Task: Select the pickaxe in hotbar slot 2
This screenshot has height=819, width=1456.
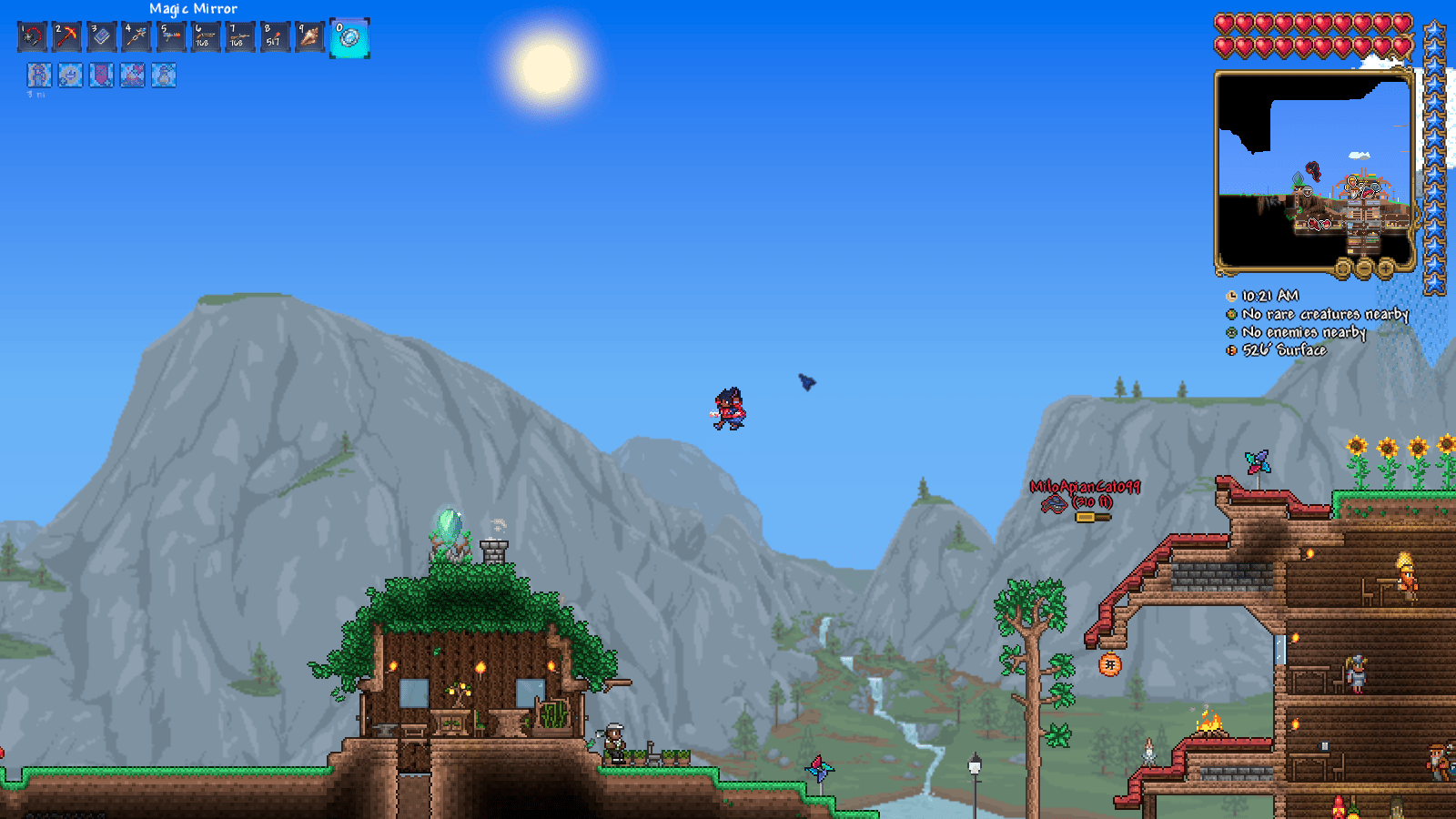Action: click(67, 36)
